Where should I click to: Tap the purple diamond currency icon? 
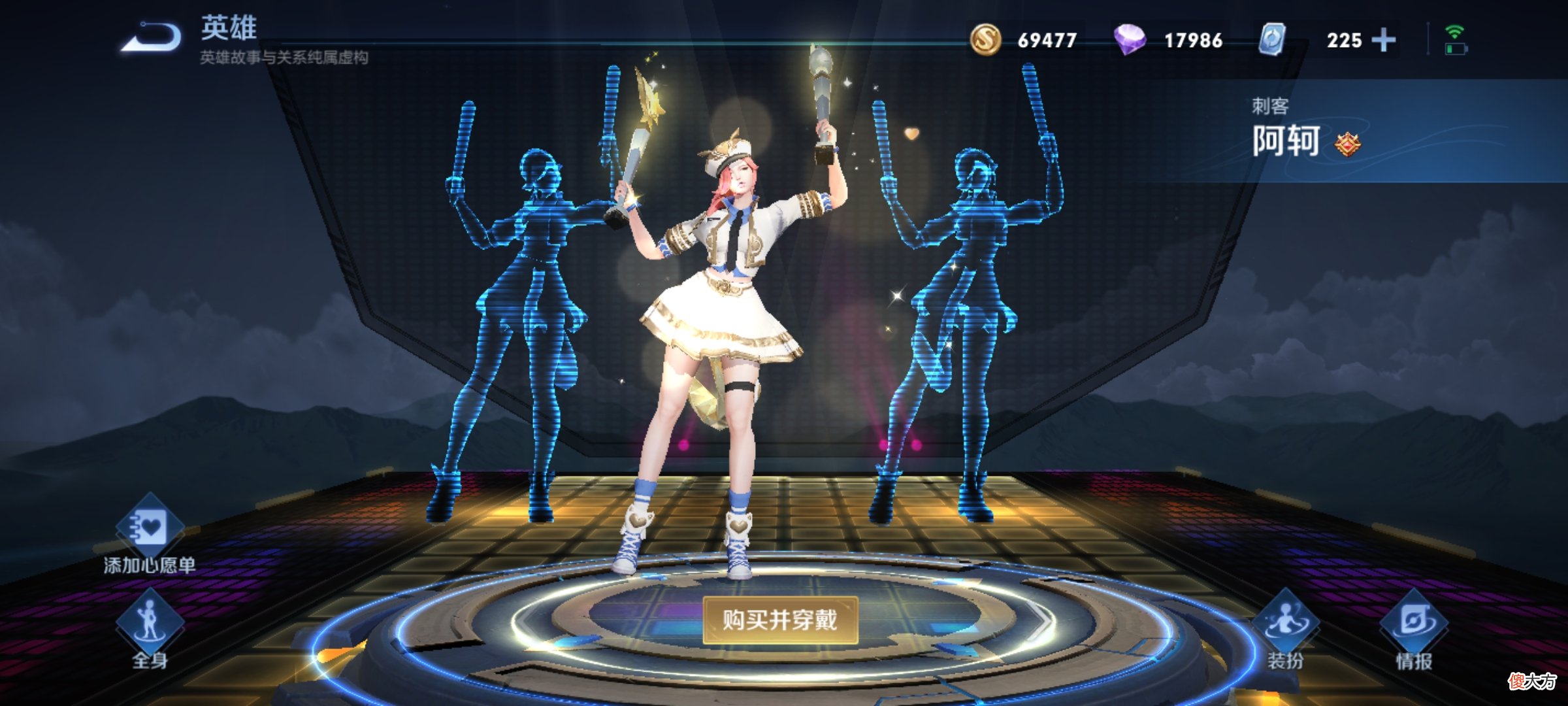pos(1129,40)
